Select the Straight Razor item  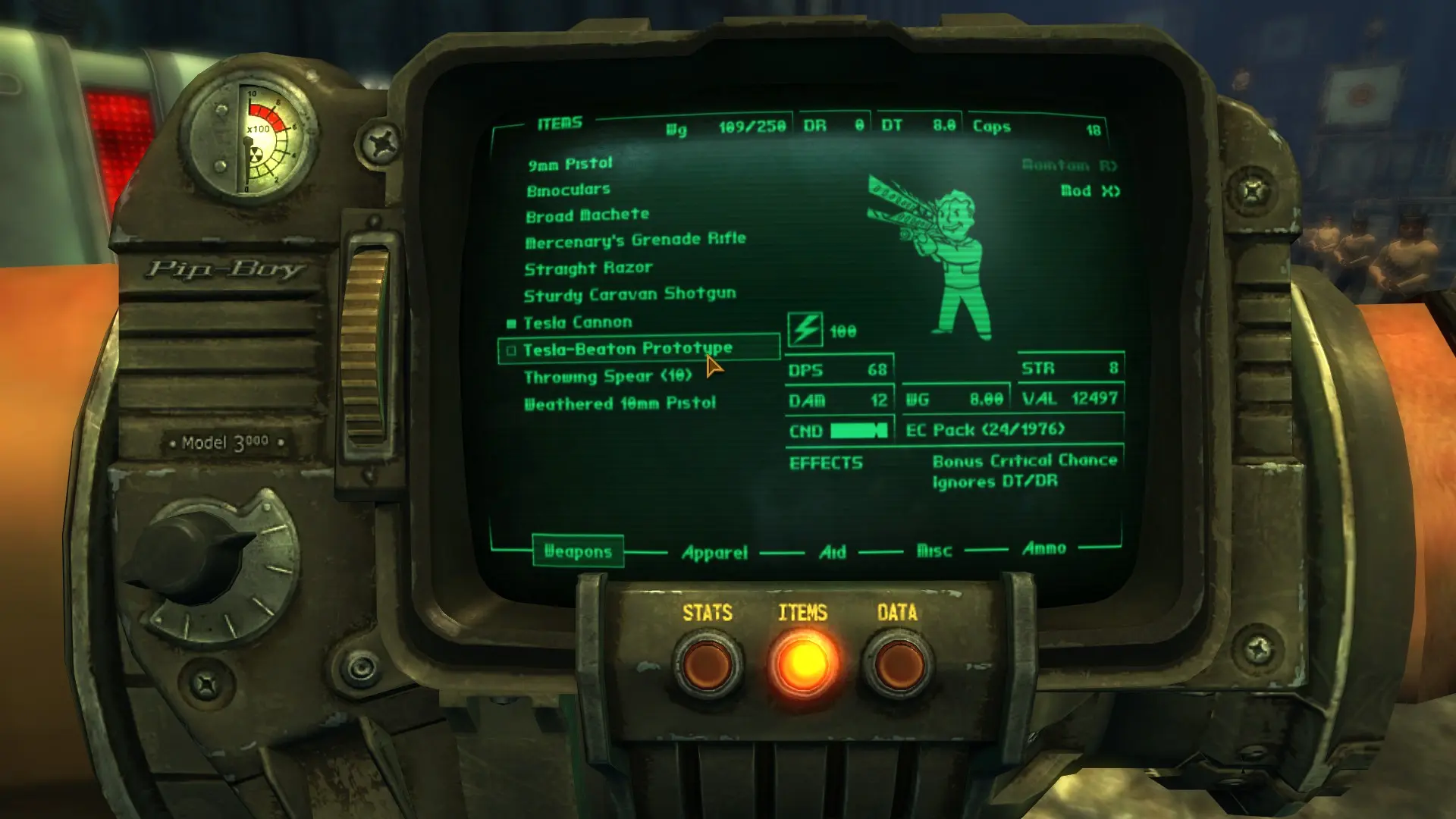pyautogui.click(x=588, y=268)
